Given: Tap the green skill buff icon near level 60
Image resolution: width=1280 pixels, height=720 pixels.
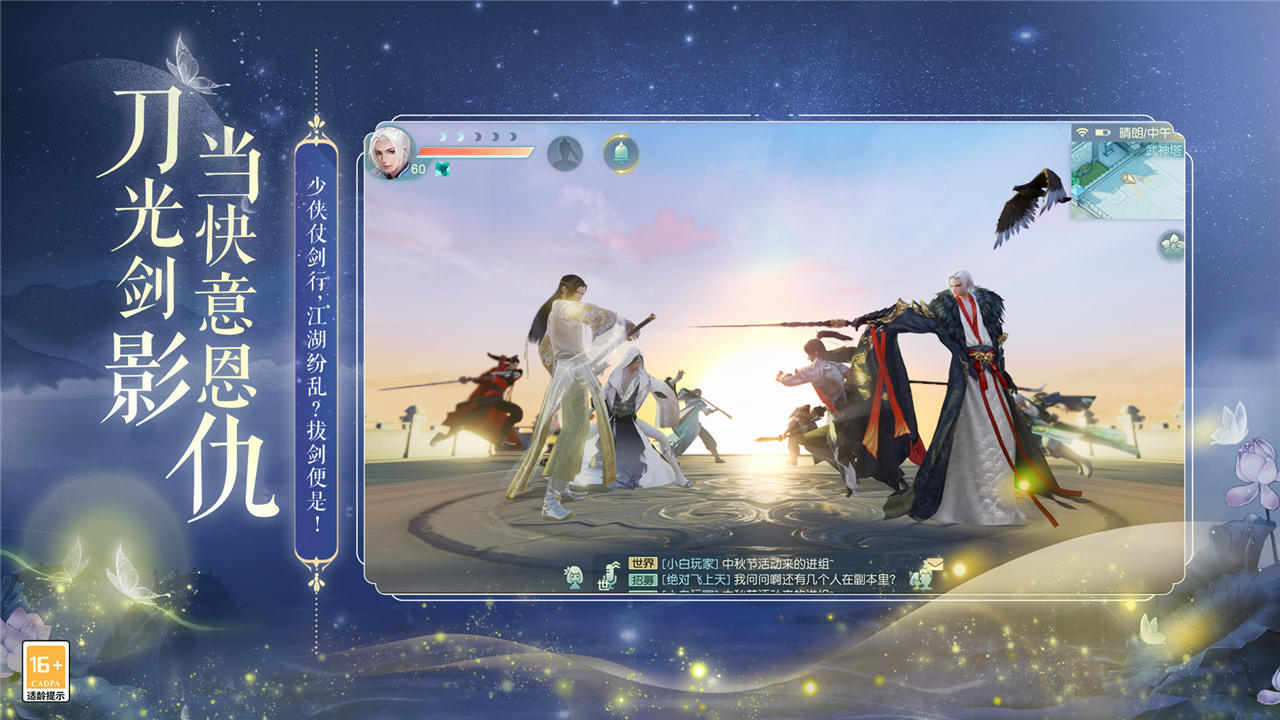Looking at the screenshot, I should (443, 168).
